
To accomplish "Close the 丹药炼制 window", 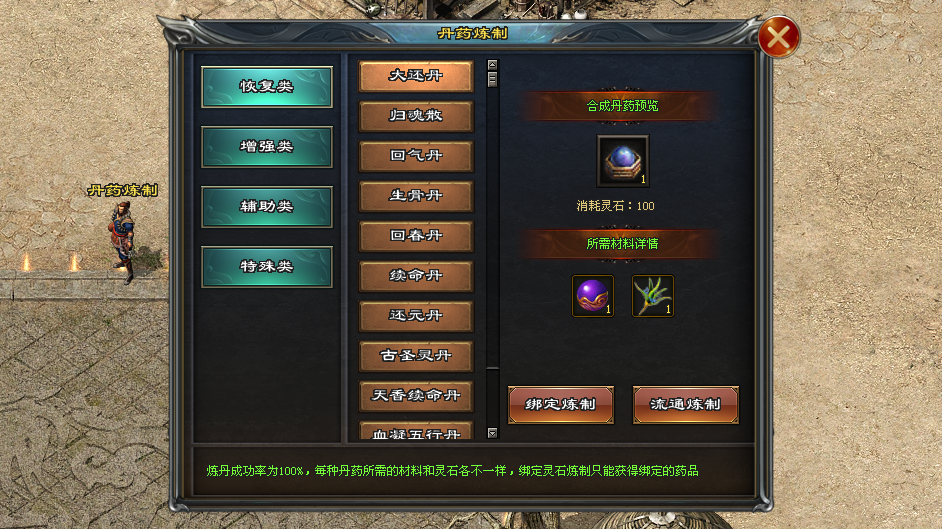I will point(778,39).
